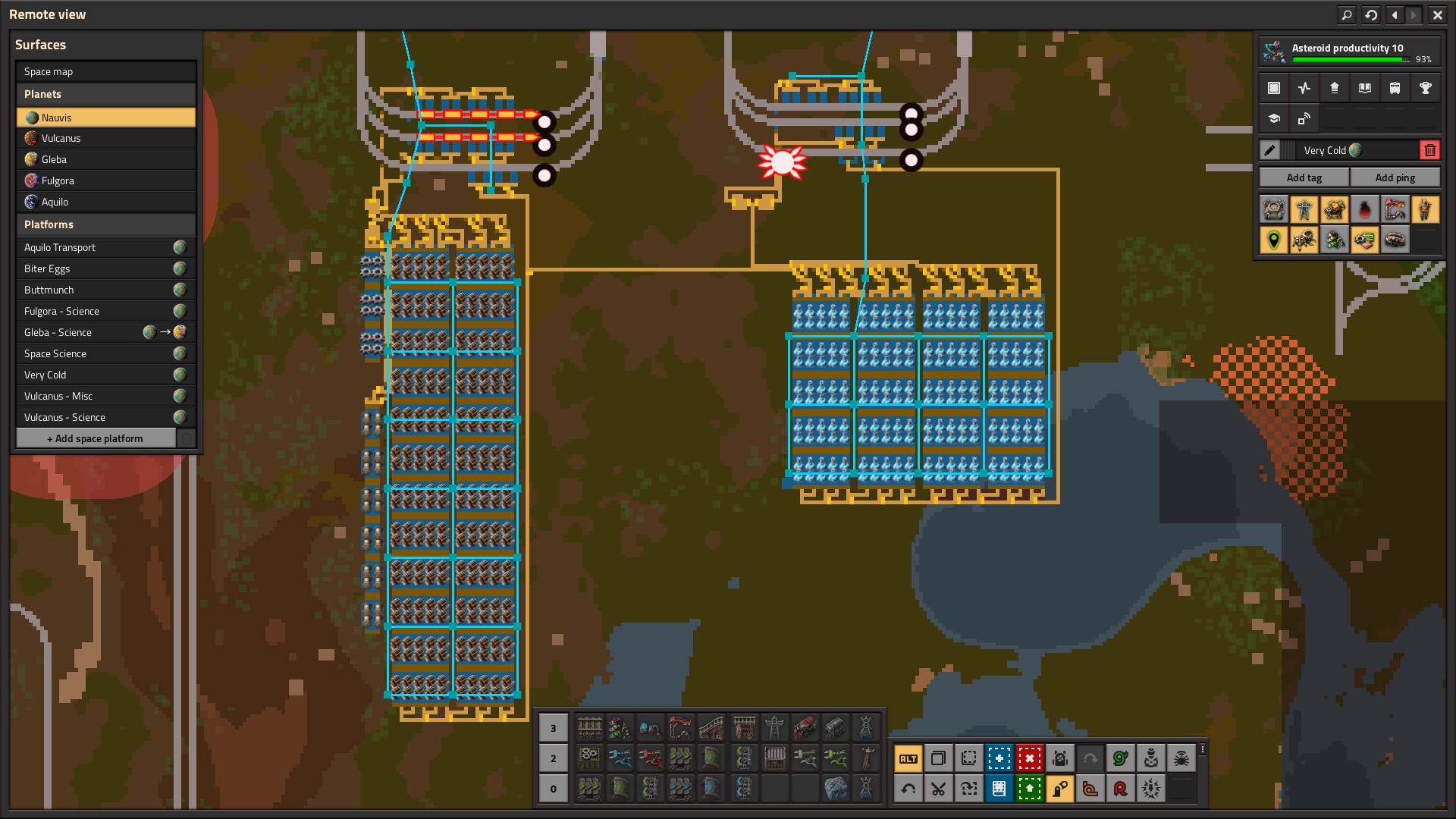Screen dimensions: 1456x819
Task: Select the red deconstruction planner tool
Action: (x=1029, y=758)
